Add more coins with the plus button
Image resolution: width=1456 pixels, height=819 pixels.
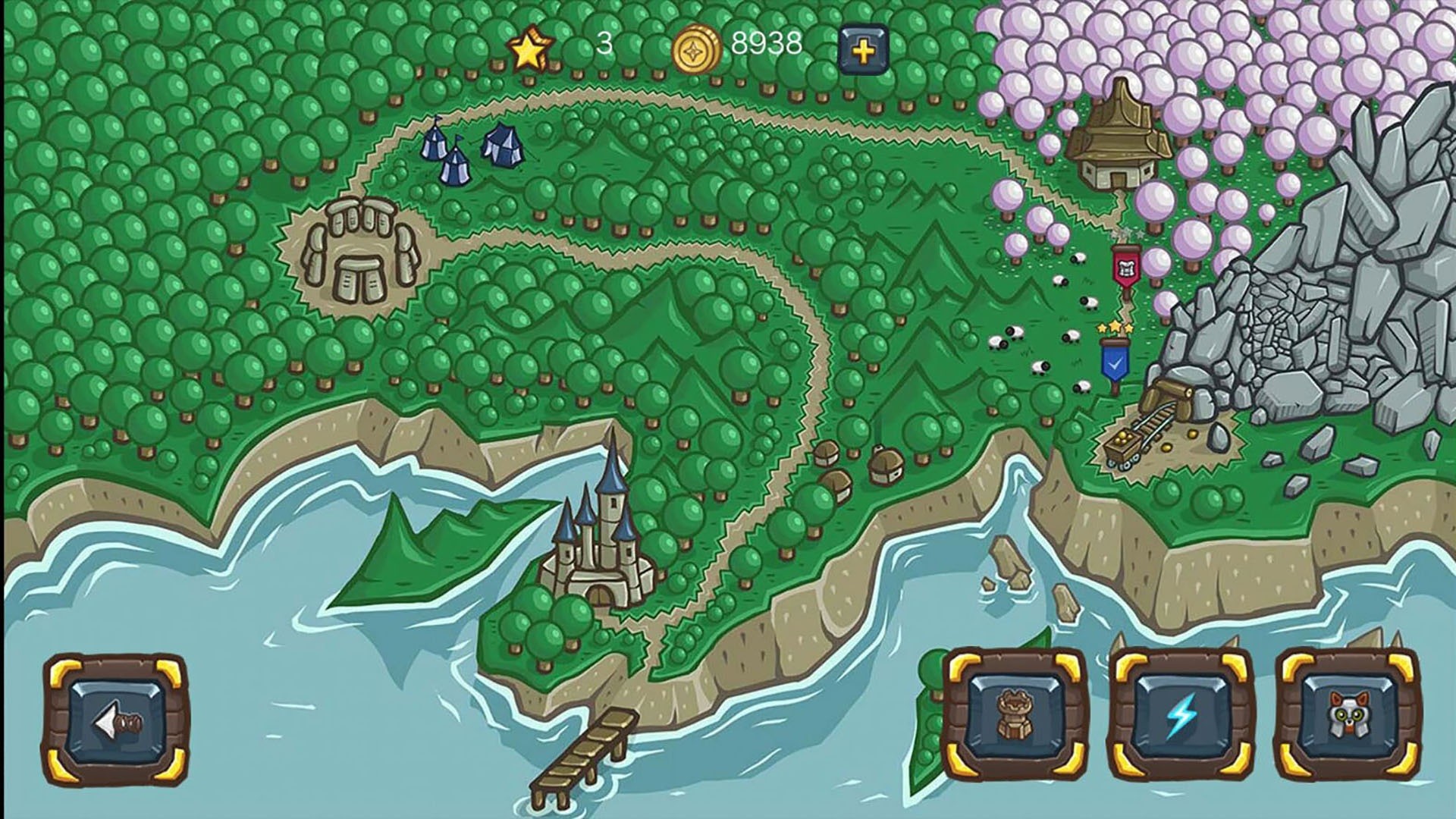tap(864, 50)
